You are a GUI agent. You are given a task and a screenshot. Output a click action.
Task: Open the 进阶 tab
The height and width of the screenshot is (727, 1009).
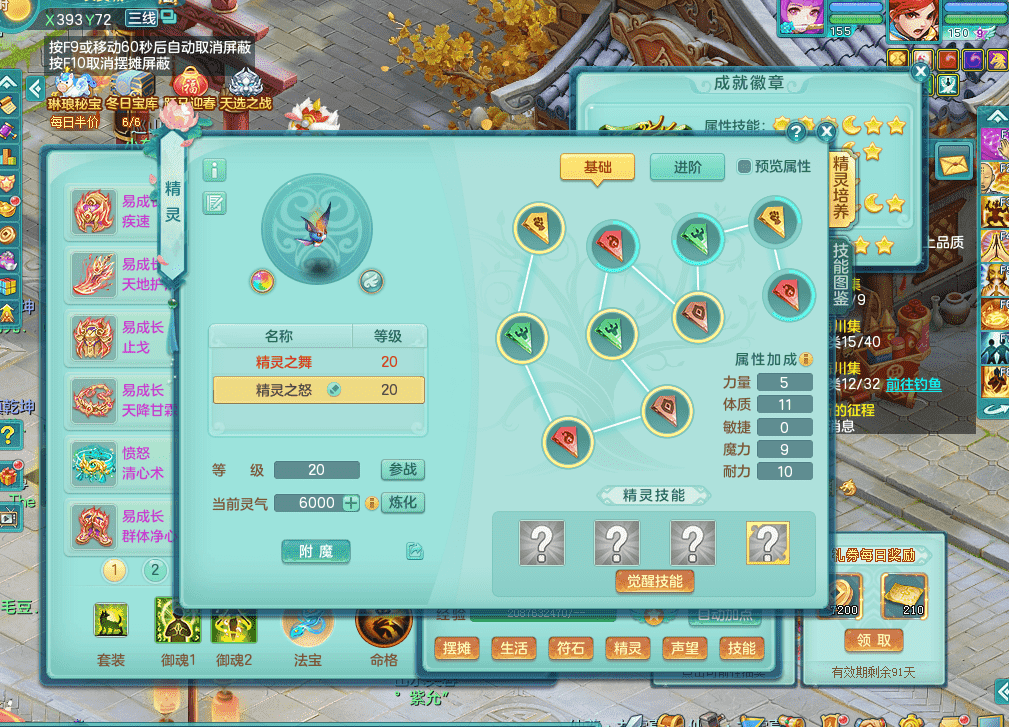click(687, 167)
